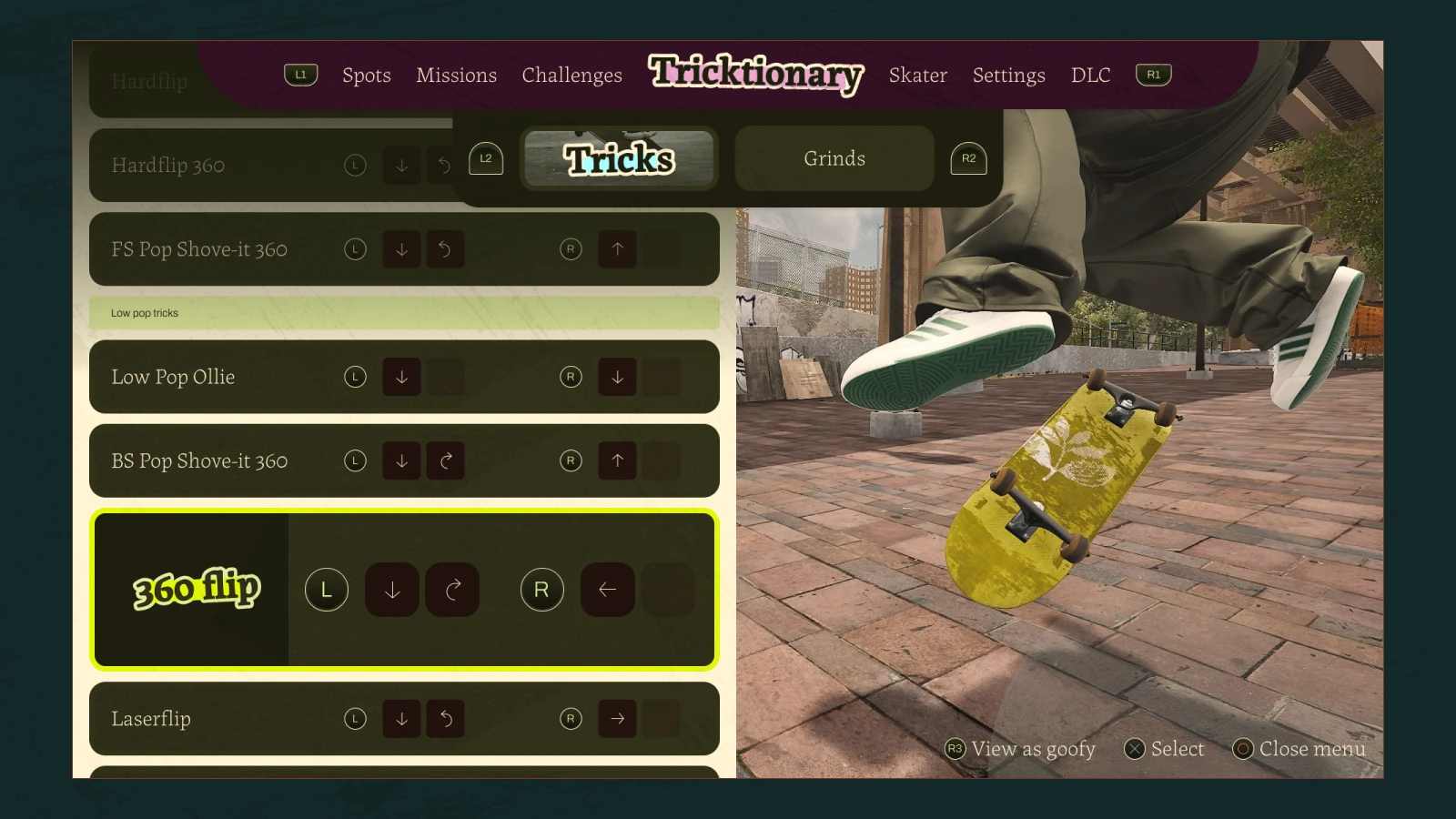The width and height of the screenshot is (1456, 819).
Task: Open the Tricks tab
Action: click(x=619, y=158)
